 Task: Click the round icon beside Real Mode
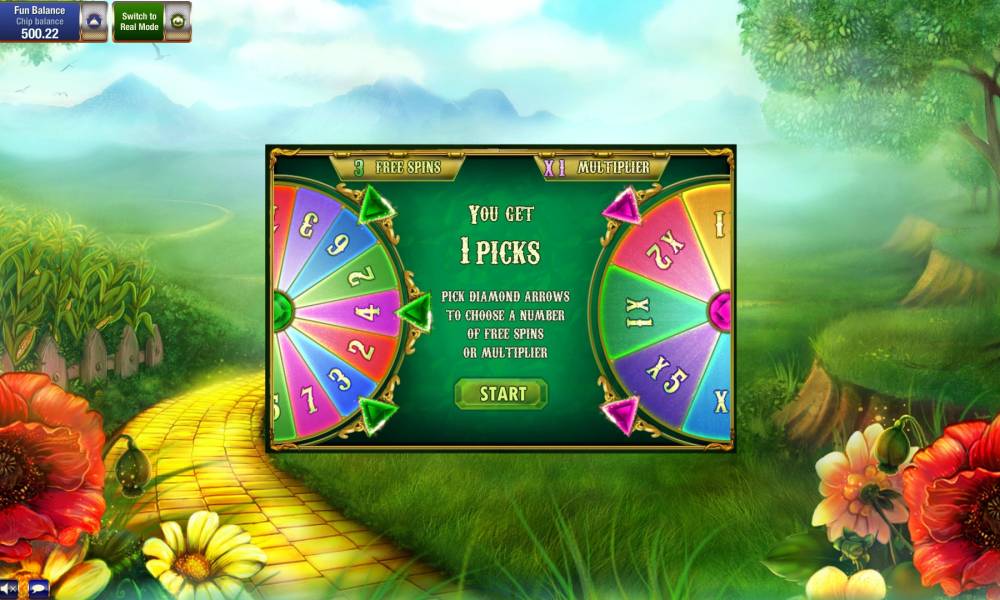point(177,21)
